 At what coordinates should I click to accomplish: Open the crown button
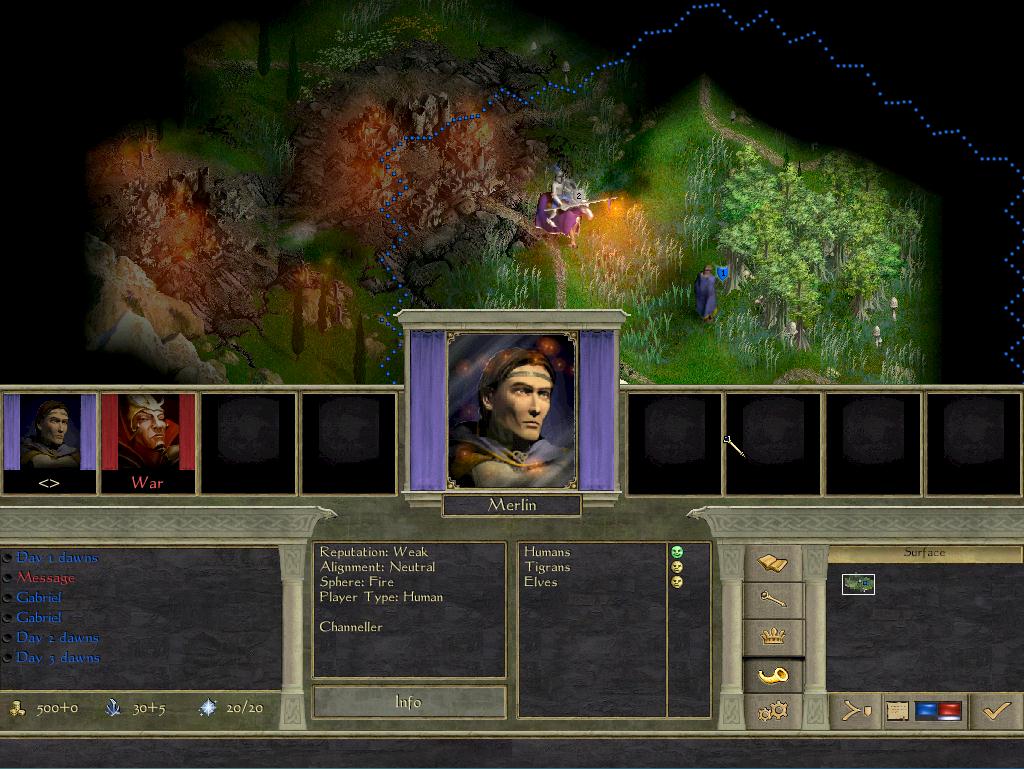click(773, 637)
